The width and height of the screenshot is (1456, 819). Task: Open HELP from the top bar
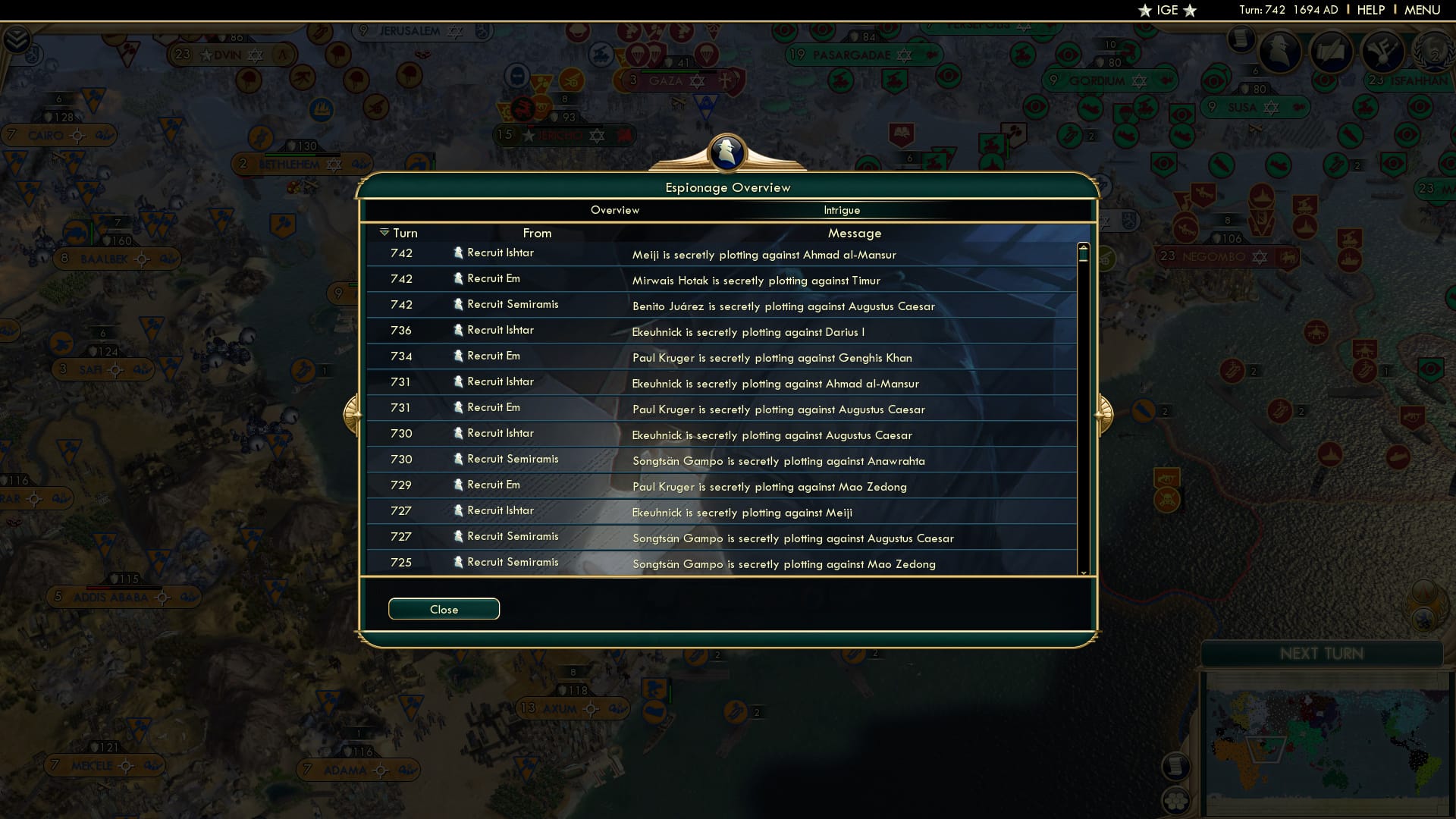(1370, 10)
